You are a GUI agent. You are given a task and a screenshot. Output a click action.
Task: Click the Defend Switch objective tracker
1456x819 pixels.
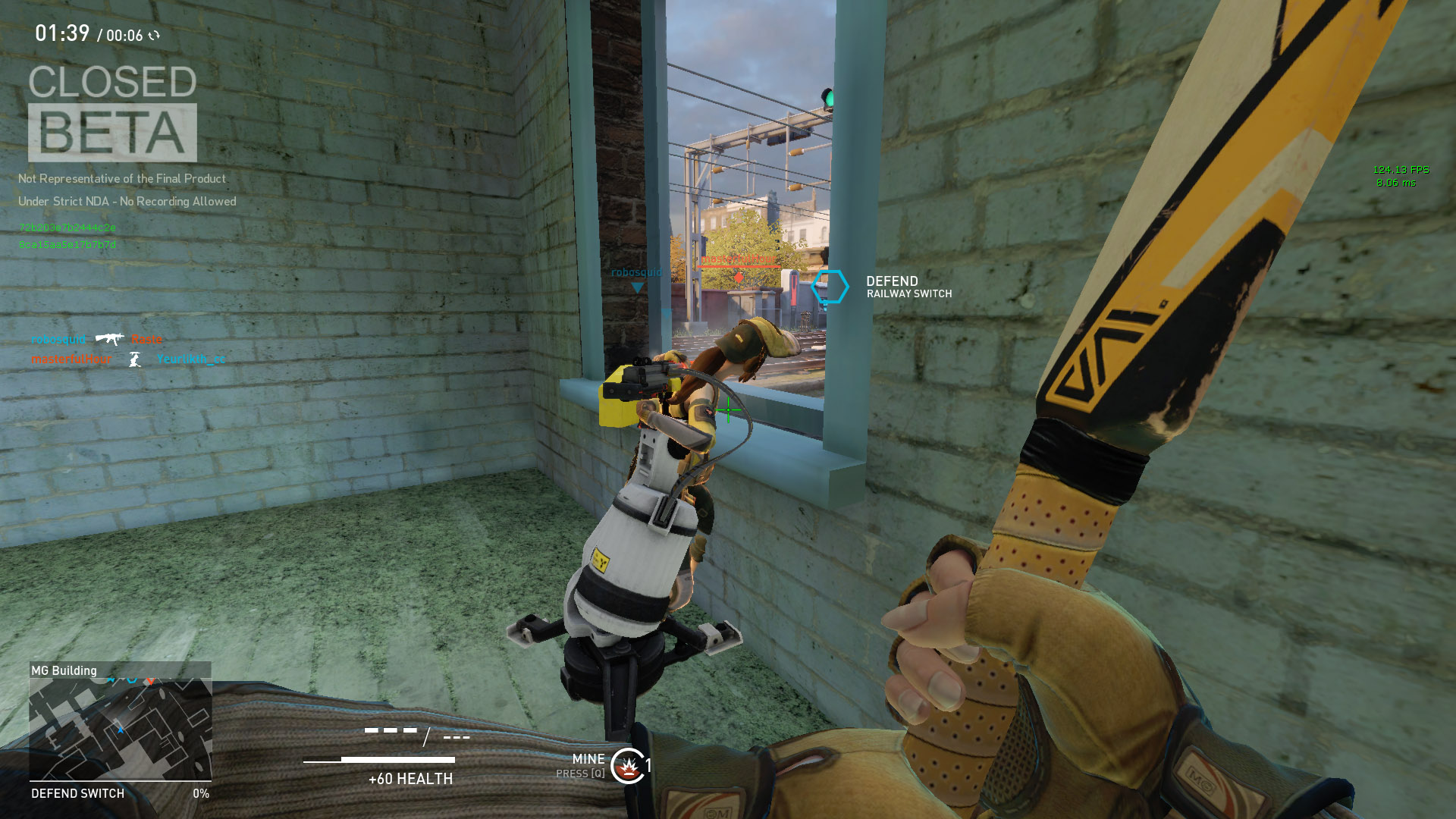(x=120, y=793)
